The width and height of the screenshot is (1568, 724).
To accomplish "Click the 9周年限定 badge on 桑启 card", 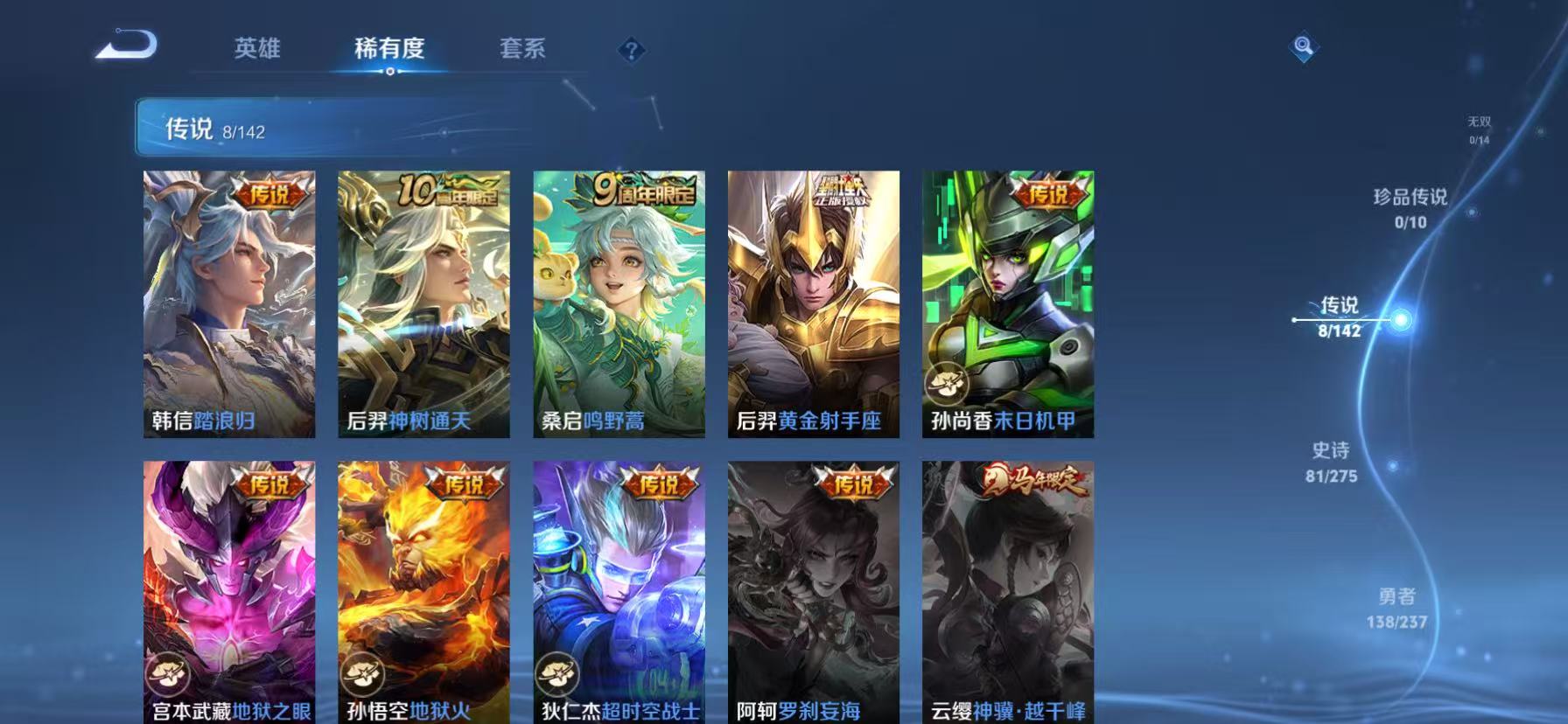I will (645, 191).
